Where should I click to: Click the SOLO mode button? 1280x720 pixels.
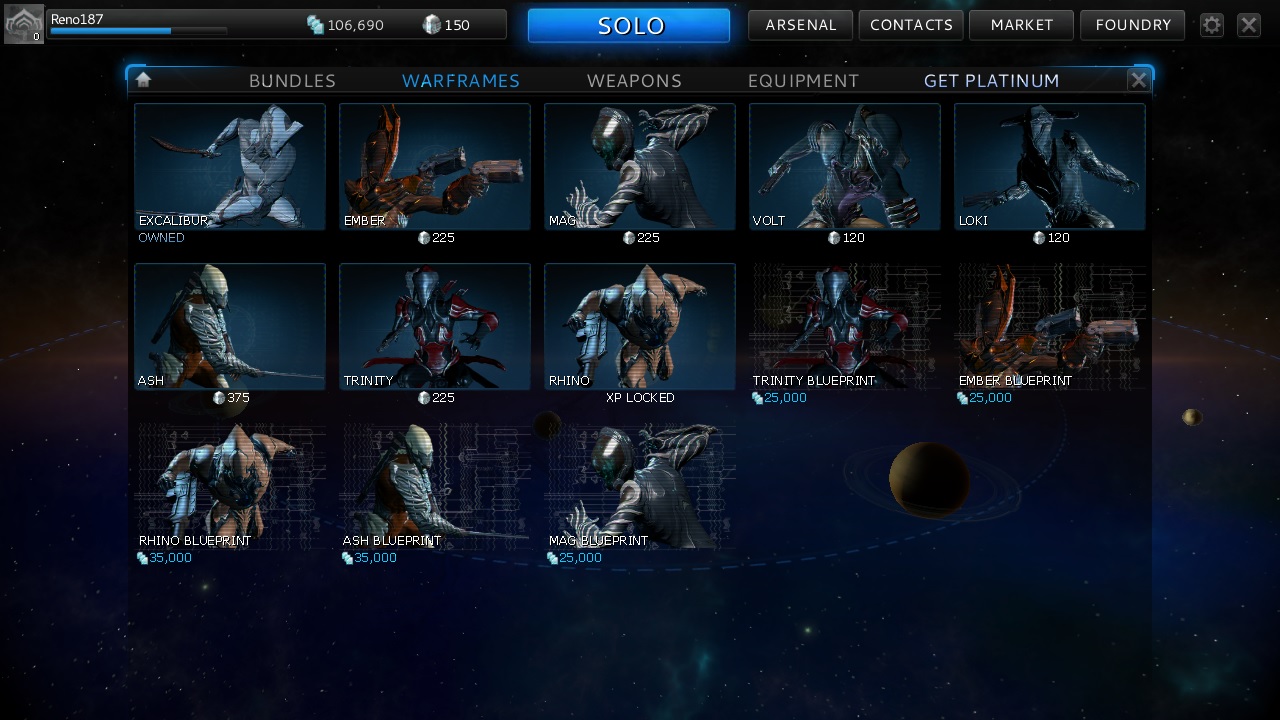pos(628,25)
